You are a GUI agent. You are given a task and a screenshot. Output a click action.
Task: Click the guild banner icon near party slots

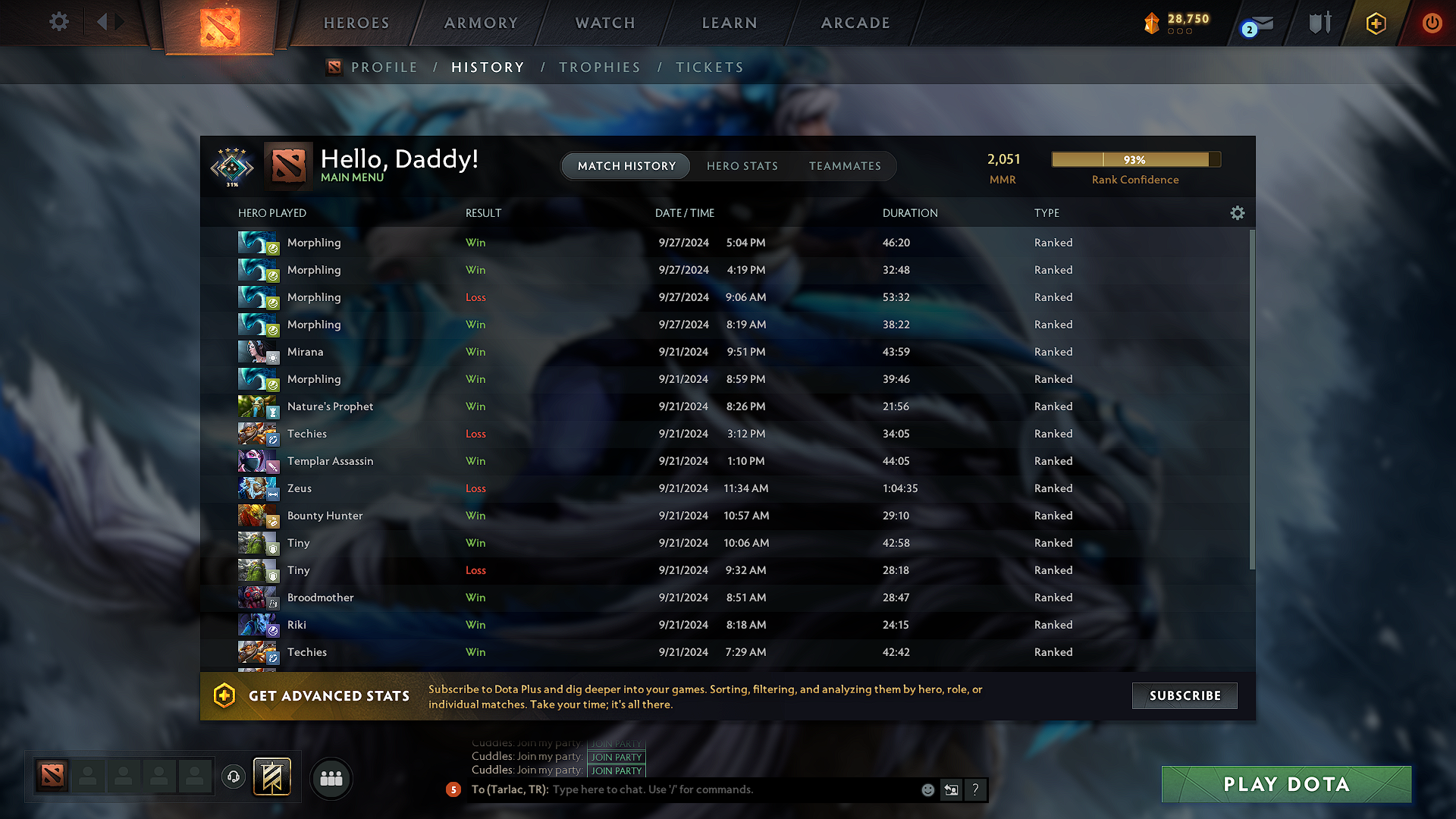tap(272, 777)
